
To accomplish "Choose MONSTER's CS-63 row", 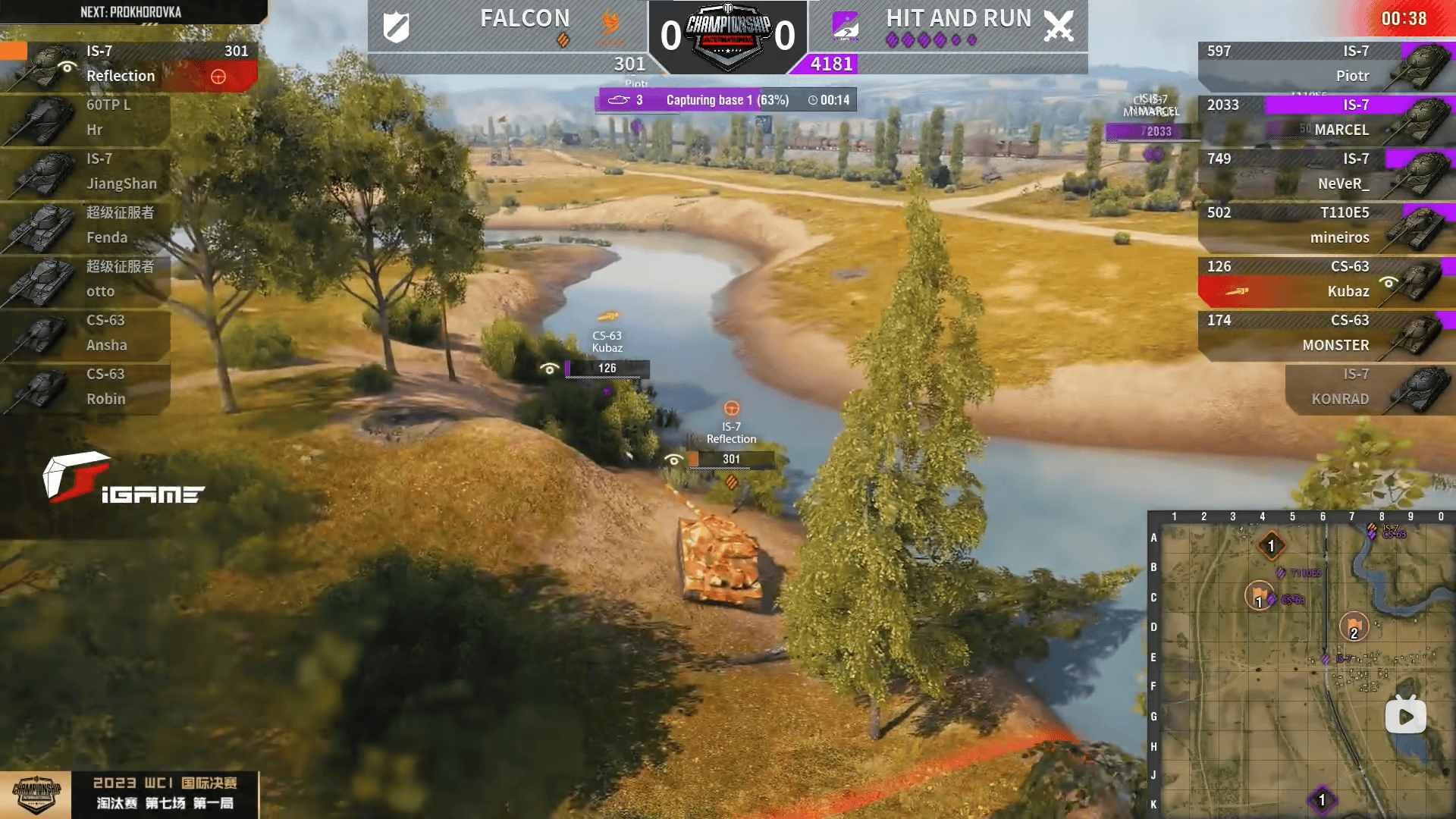I will [1323, 333].
